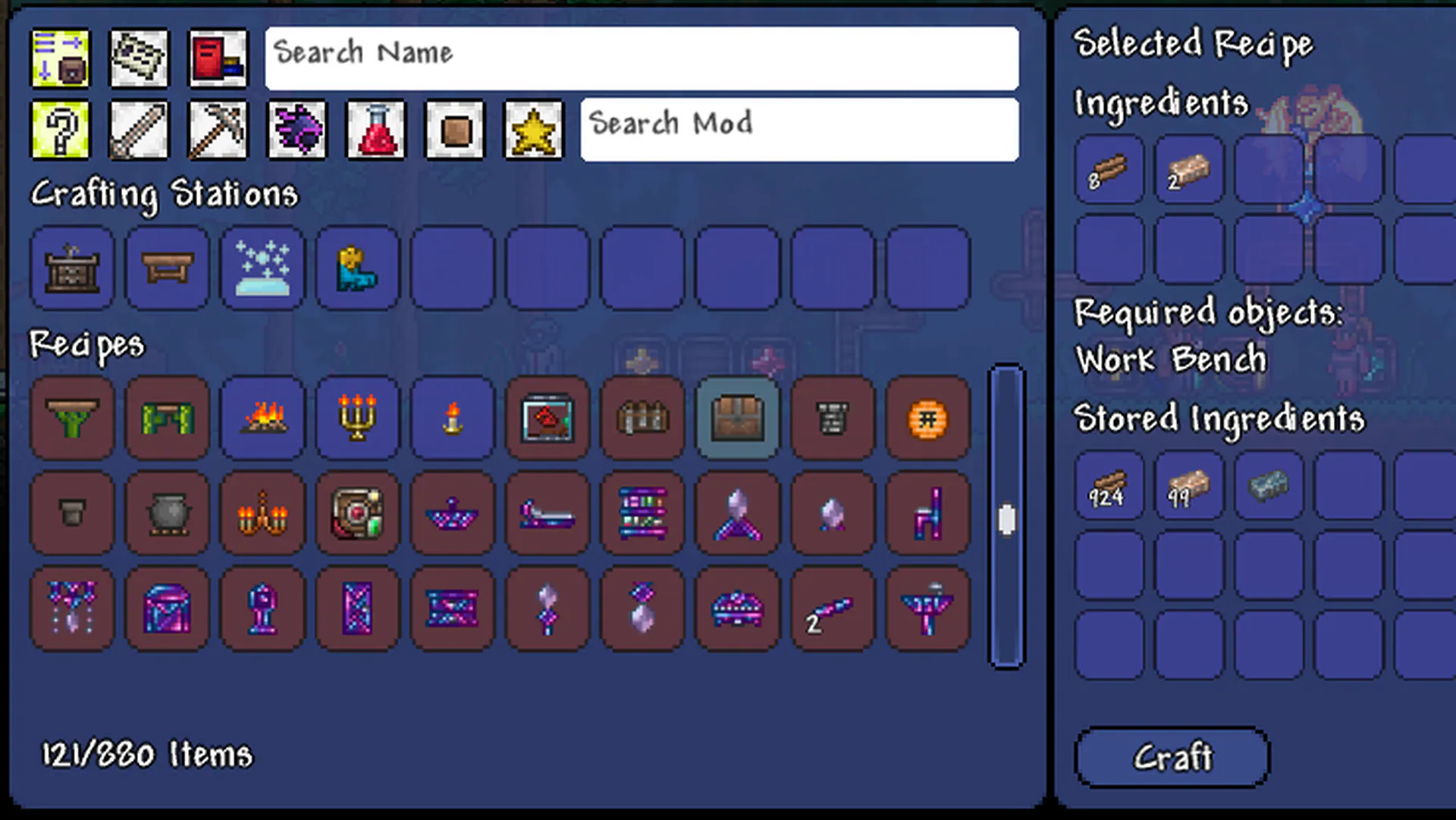This screenshot has height=820, width=1456.
Task: Select the wooden chest recipe
Action: [x=737, y=418]
